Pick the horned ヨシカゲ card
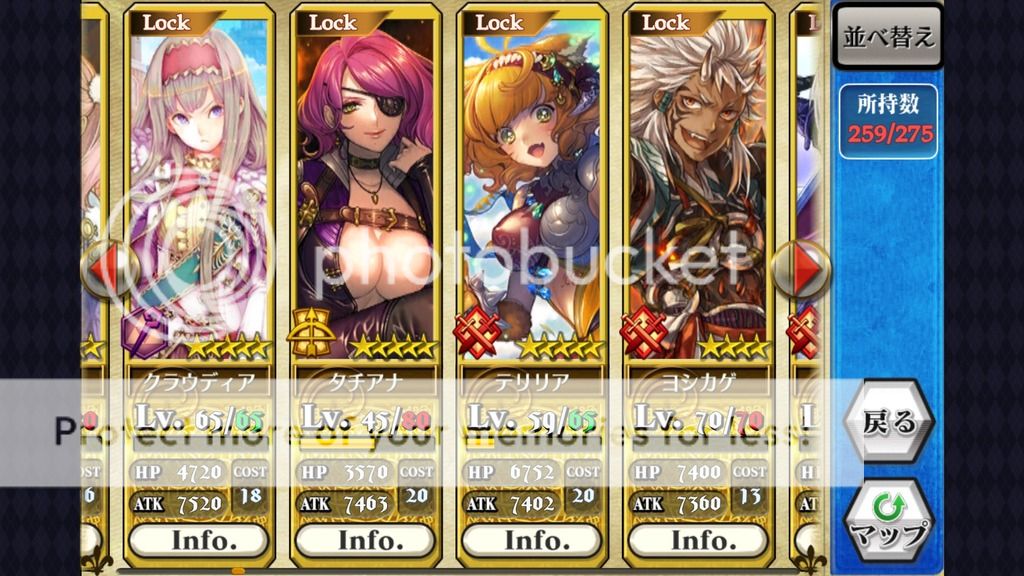 pos(698,190)
